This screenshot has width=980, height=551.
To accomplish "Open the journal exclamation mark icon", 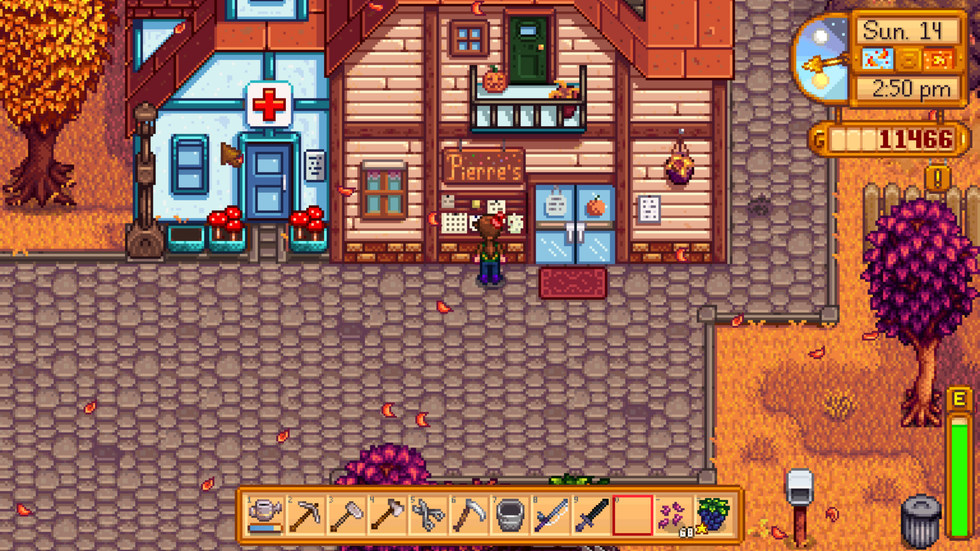I will click(938, 179).
